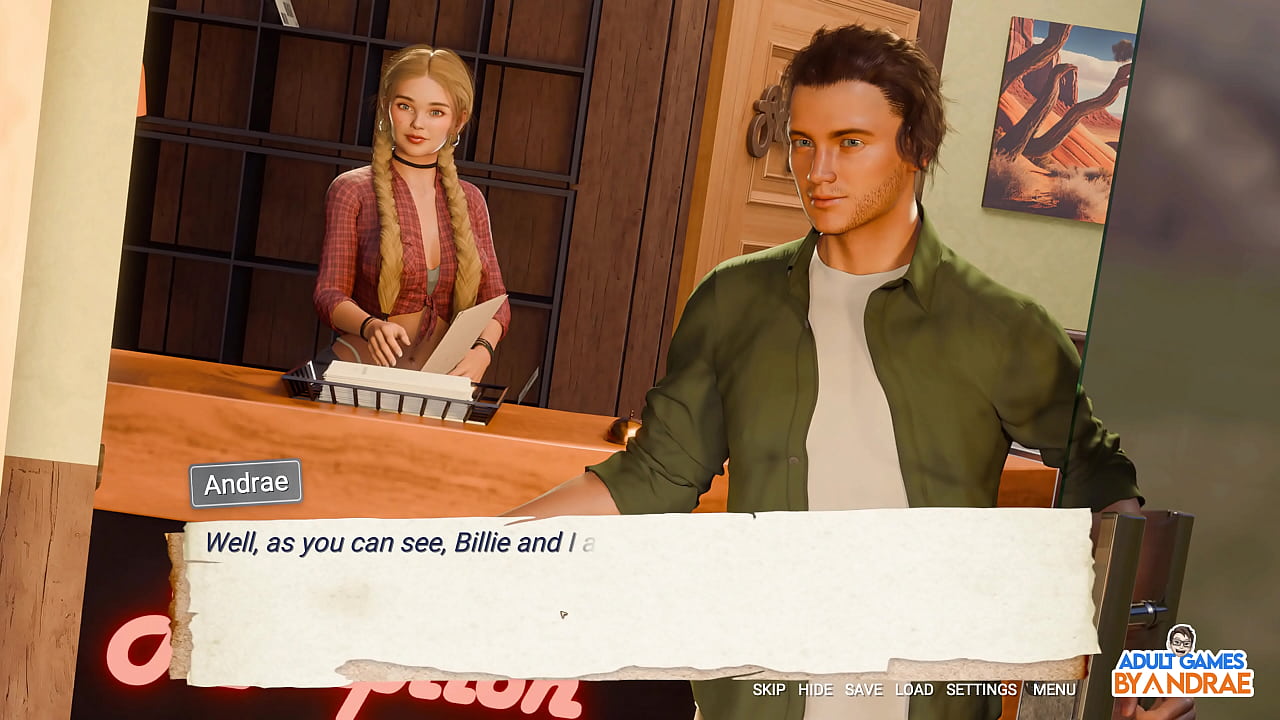Open the SETTINGS screen
The height and width of the screenshot is (720, 1280).
[x=981, y=689]
